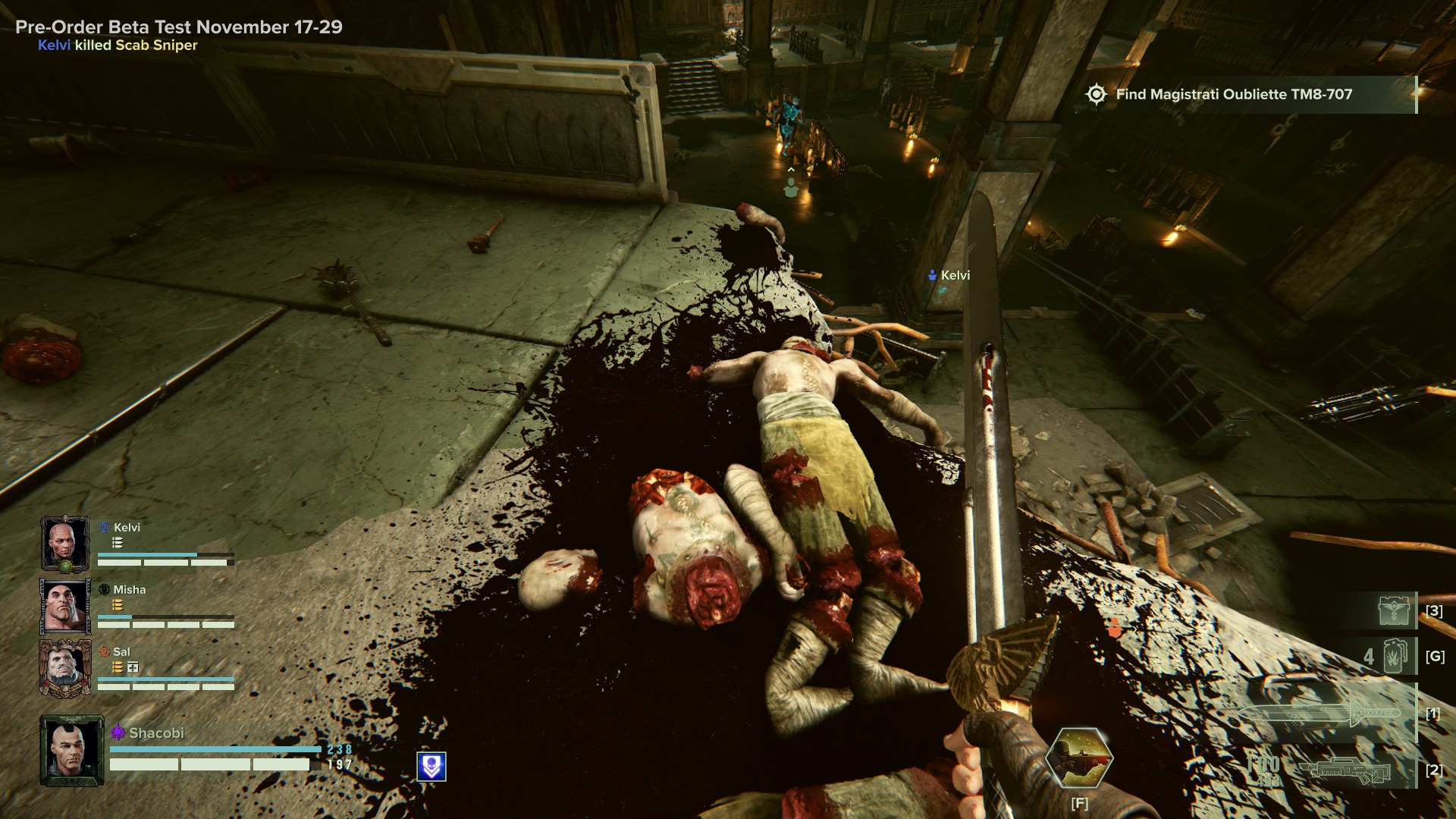This screenshot has width=1456, height=819.
Task: Choose the medical crate pocketable slot
Action: click(x=1394, y=610)
